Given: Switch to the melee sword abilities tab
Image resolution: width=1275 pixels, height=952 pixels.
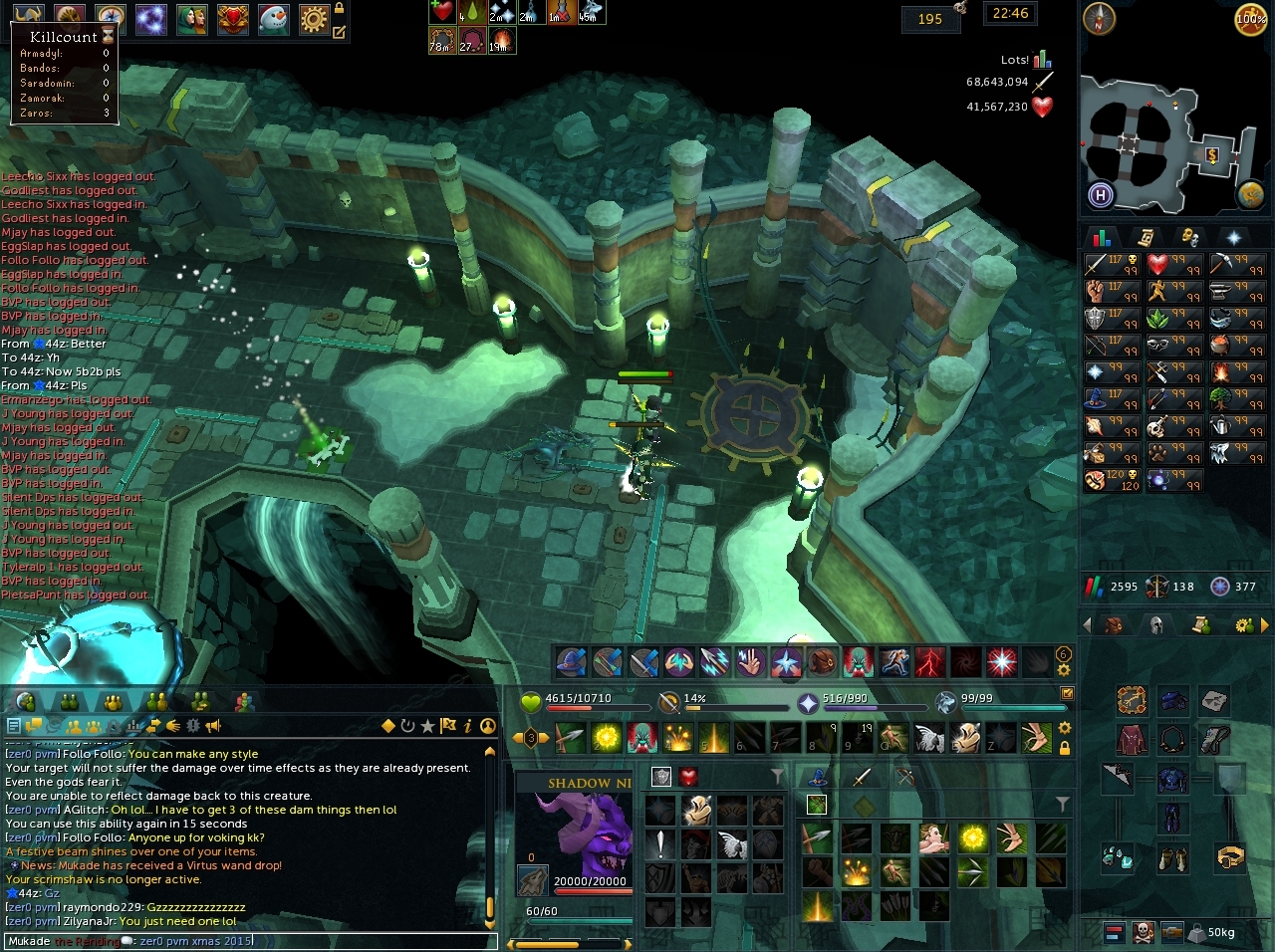Looking at the screenshot, I should point(862,777).
